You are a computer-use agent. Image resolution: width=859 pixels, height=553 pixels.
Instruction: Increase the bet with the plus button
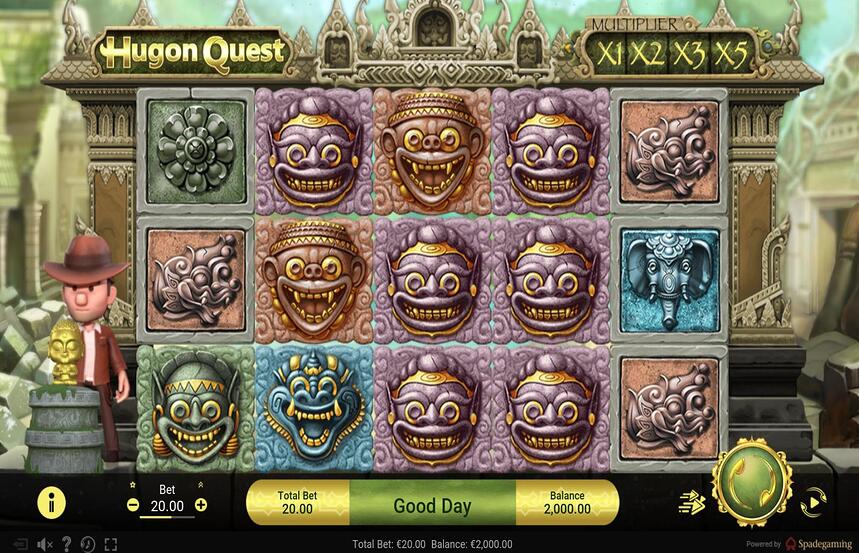201,505
